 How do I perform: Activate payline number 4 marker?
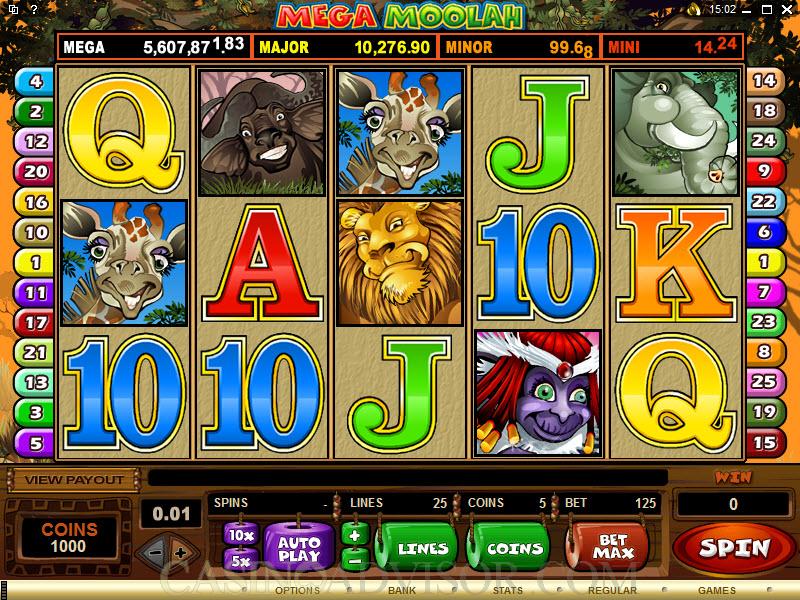(36, 82)
